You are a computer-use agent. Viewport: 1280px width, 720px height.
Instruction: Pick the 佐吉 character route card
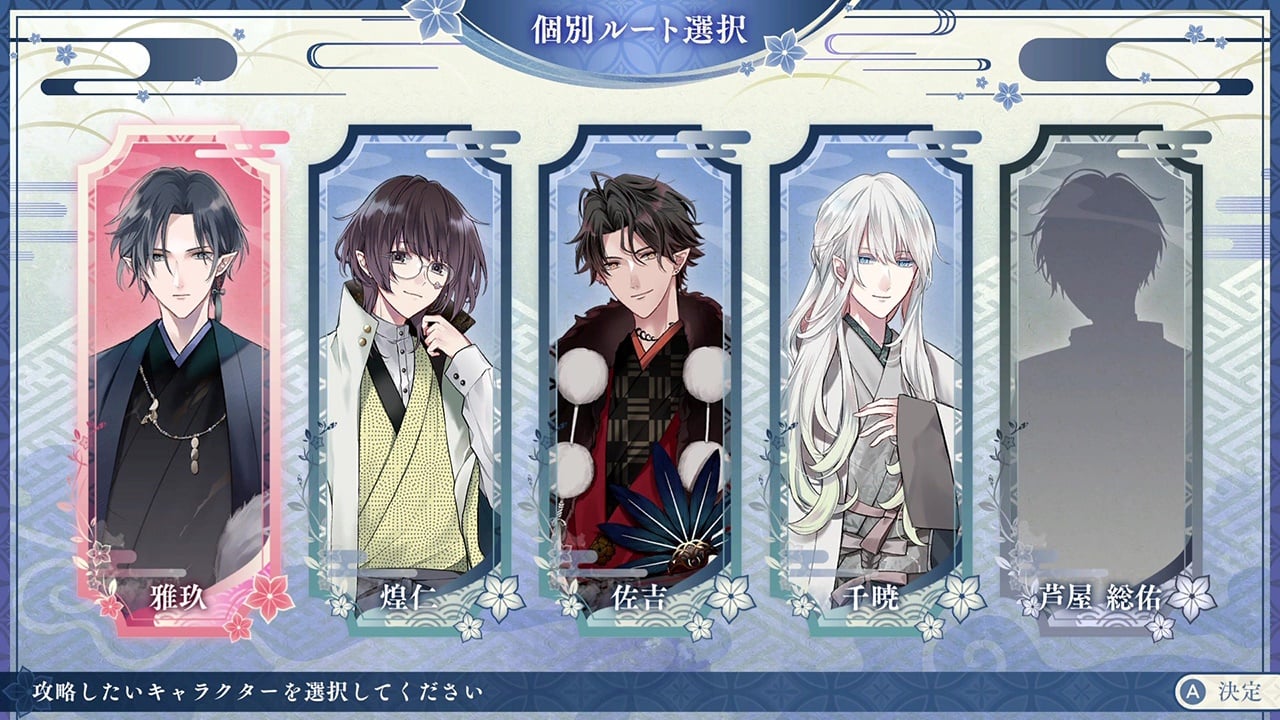[x=640, y=380]
